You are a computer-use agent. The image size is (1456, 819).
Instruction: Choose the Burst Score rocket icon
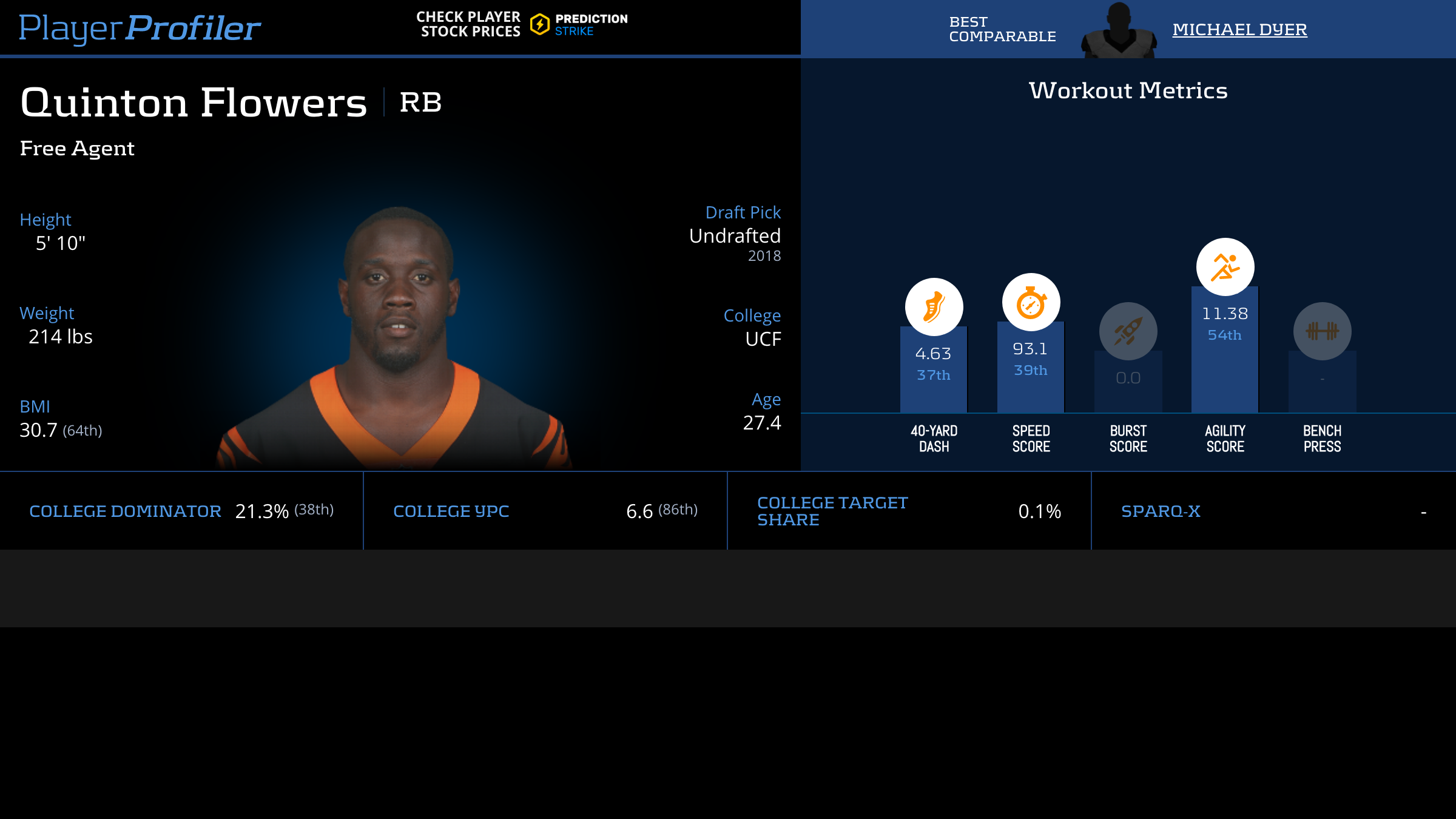1128,331
